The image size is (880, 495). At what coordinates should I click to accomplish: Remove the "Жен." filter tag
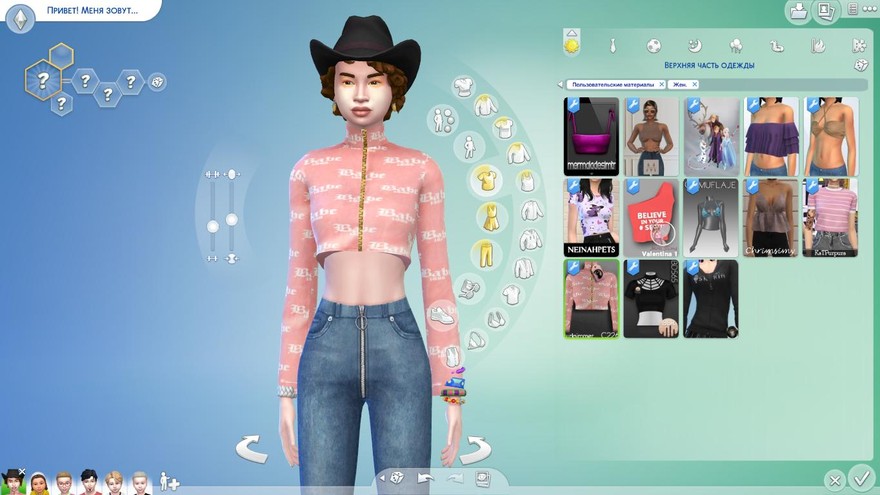click(x=695, y=85)
